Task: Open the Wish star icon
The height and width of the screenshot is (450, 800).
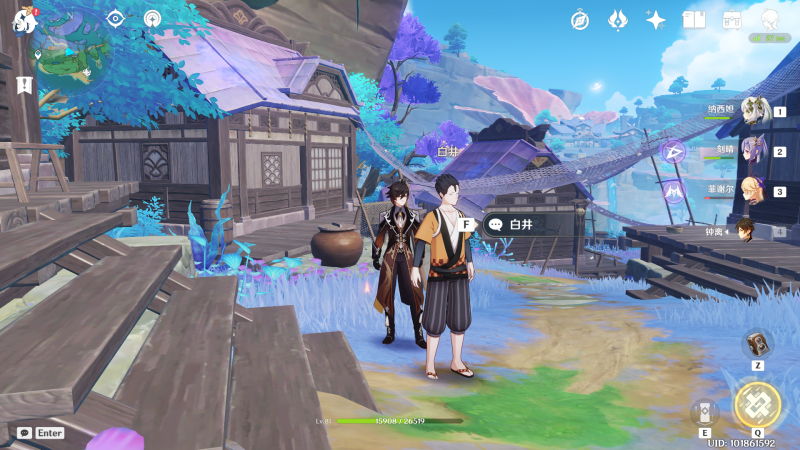Action: 656,19
